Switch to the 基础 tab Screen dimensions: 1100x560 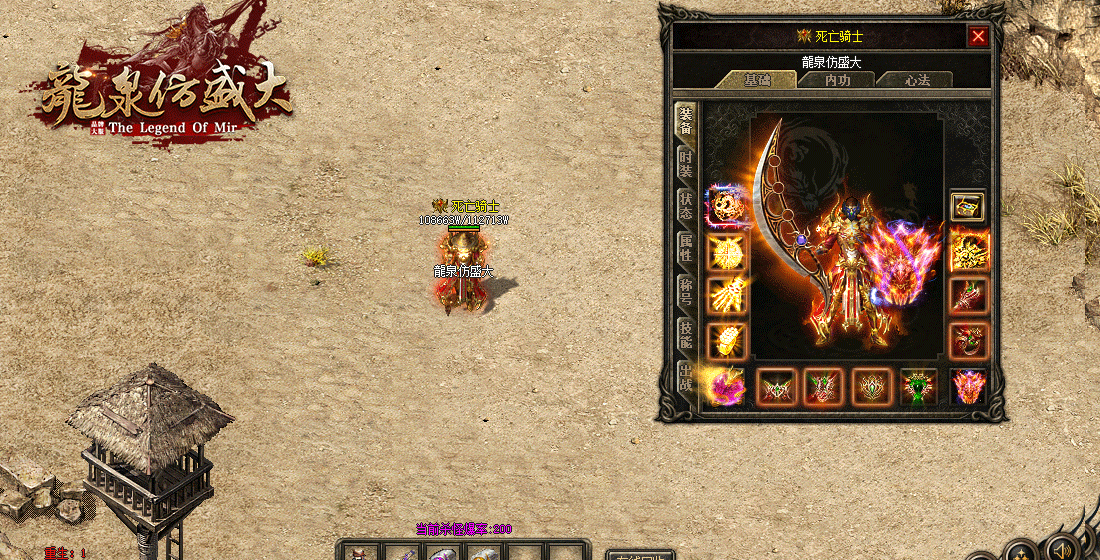click(758, 80)
